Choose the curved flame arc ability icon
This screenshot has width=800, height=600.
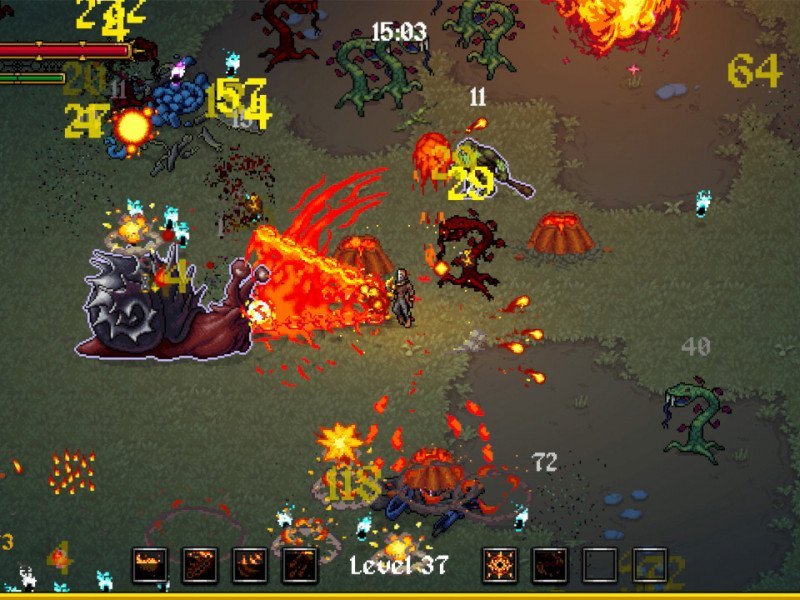pos(250,565)
